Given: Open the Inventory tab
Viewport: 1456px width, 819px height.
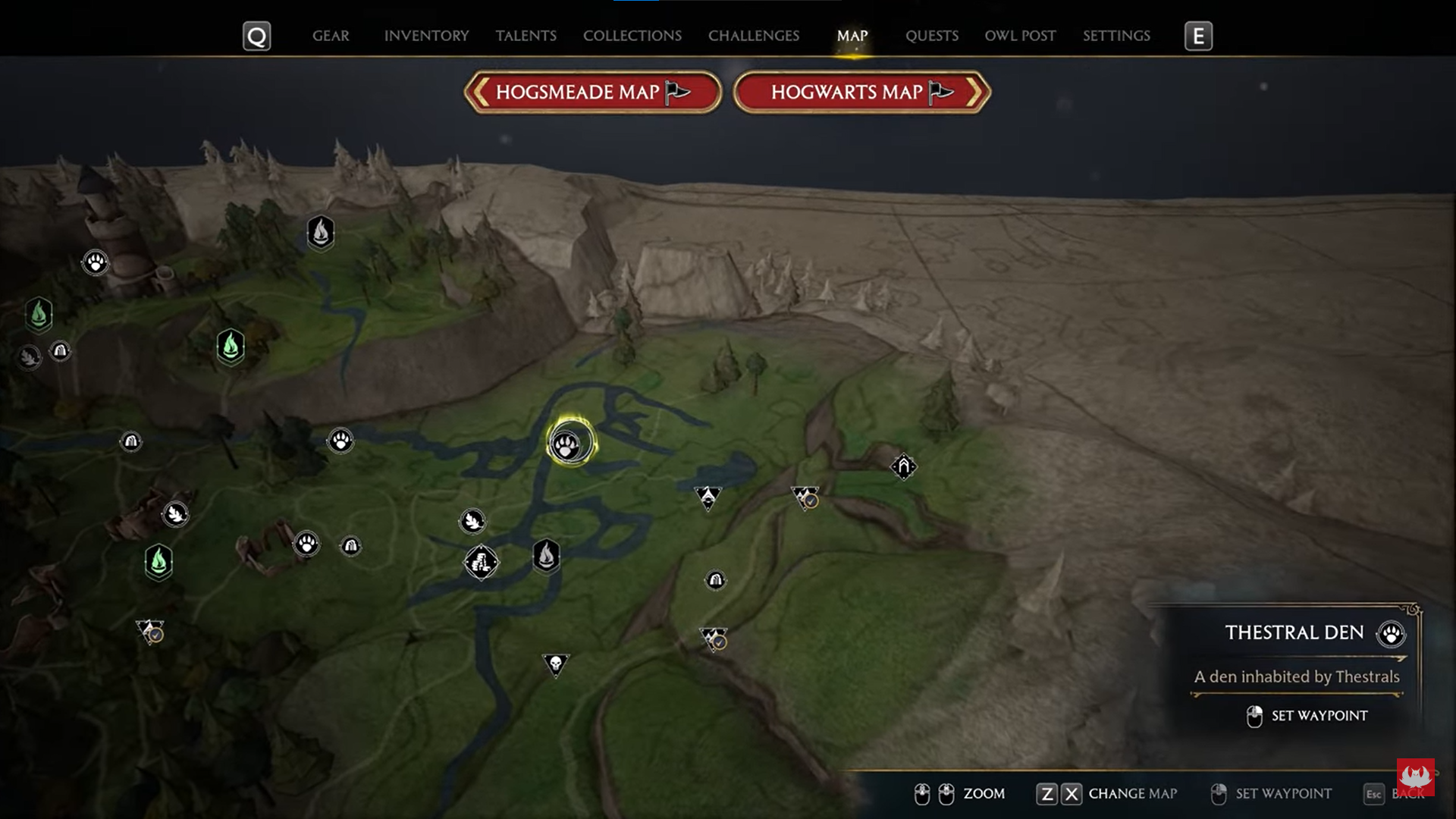Looking at the screenshot, I should (426, 36).
